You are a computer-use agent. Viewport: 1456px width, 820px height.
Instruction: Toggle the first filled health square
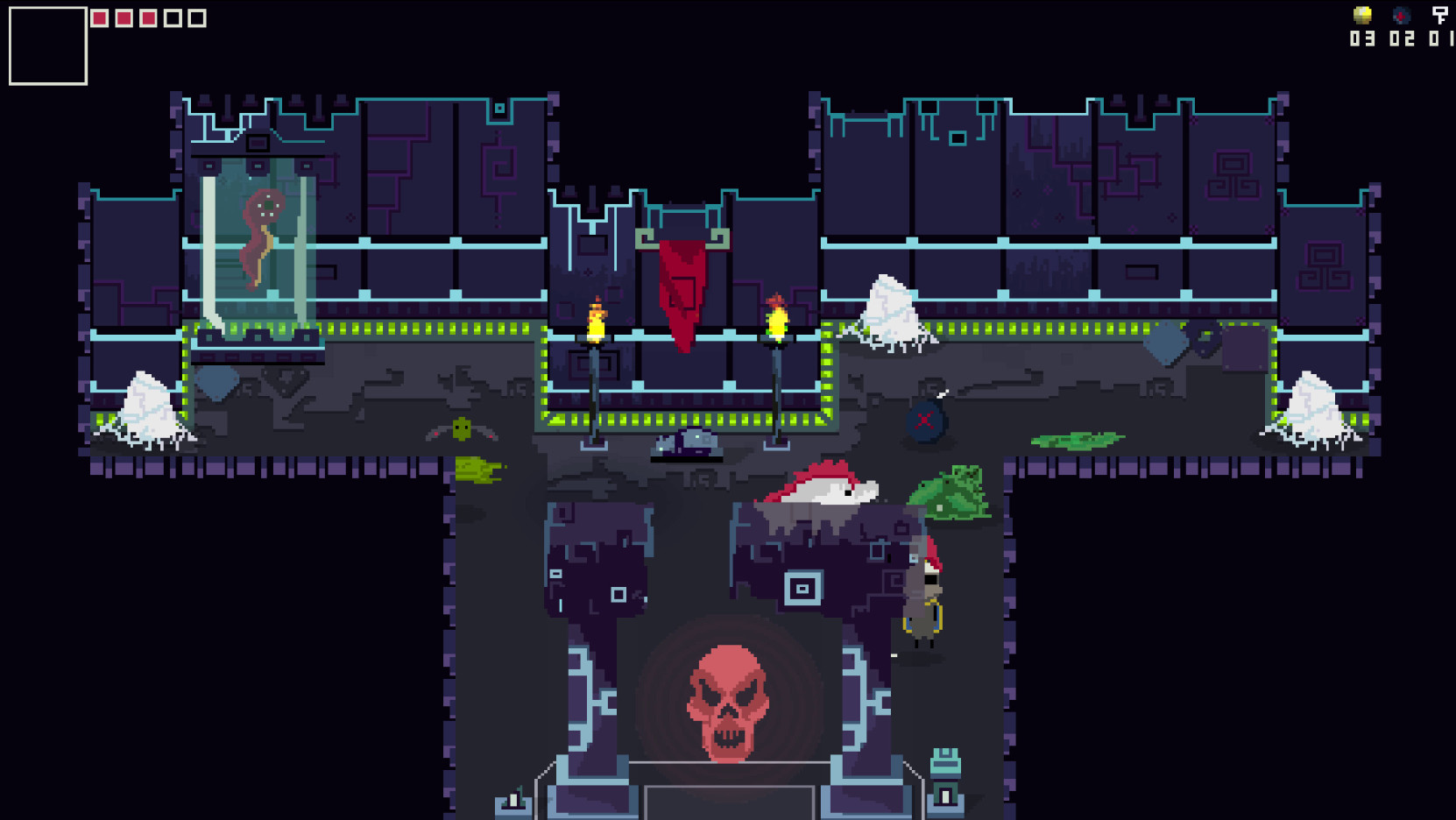[x=99, y=18]
